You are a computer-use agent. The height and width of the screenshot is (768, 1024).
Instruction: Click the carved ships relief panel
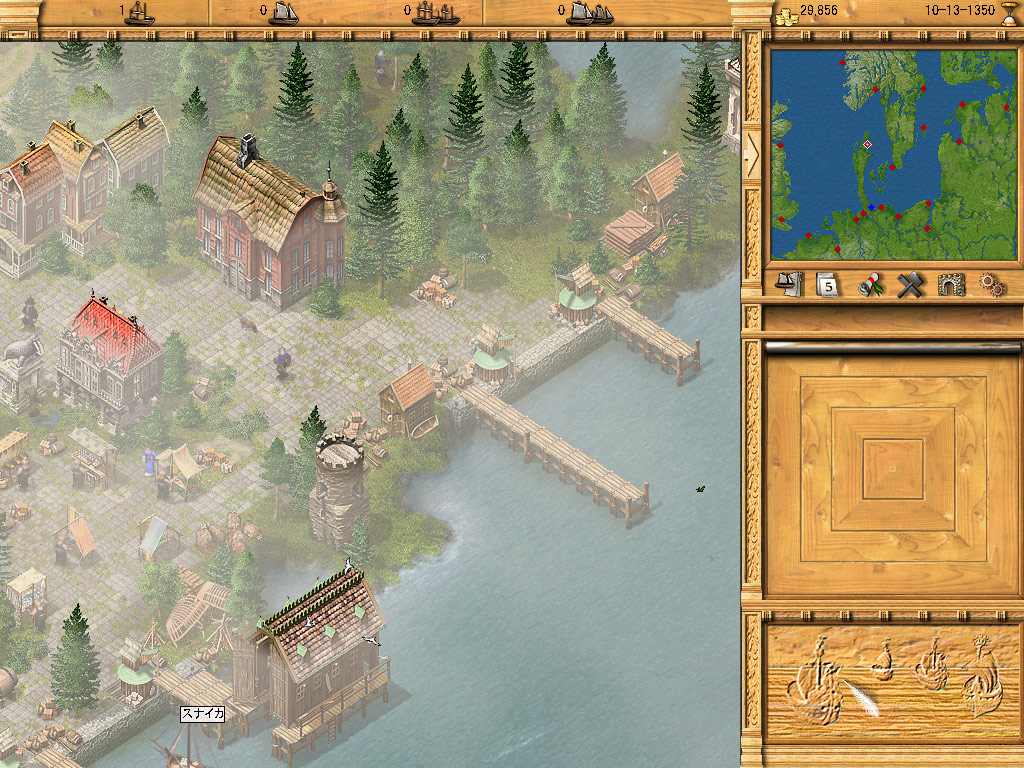[890, 682]
